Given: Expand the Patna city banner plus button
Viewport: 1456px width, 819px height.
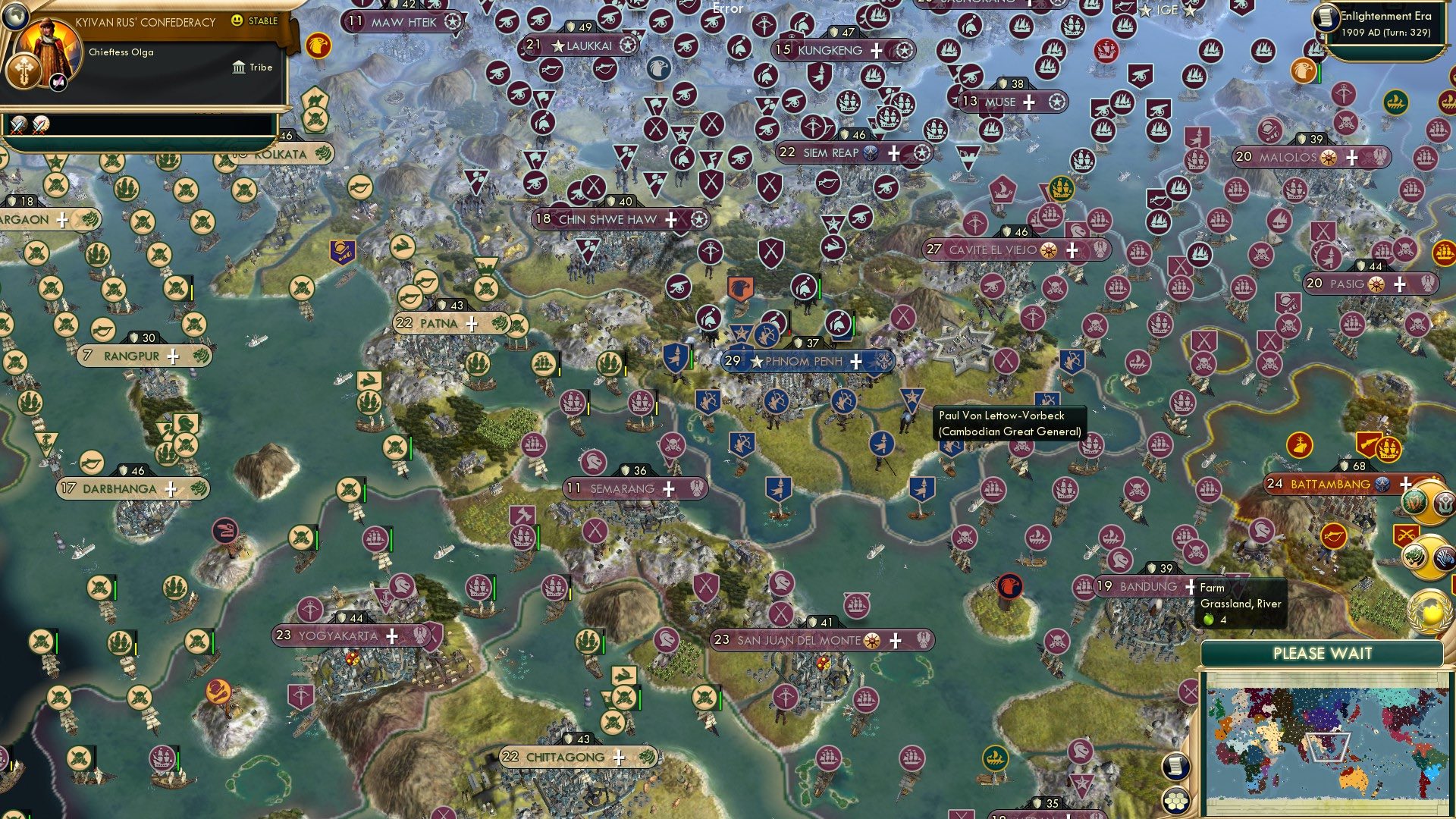Looking at the screenshot, I should (471, 323).
